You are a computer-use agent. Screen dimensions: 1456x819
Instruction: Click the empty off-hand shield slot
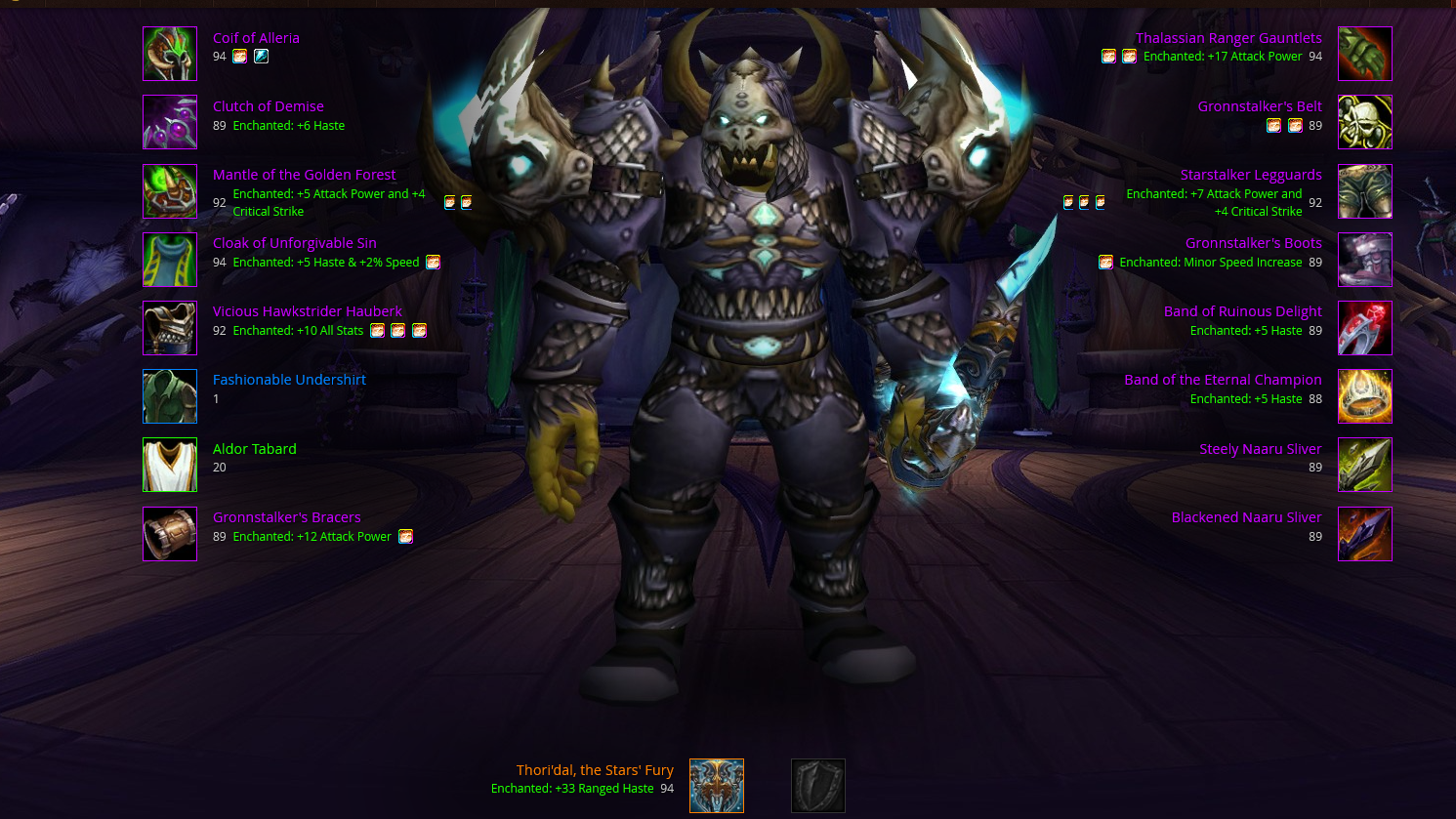(x=817, y=786)
